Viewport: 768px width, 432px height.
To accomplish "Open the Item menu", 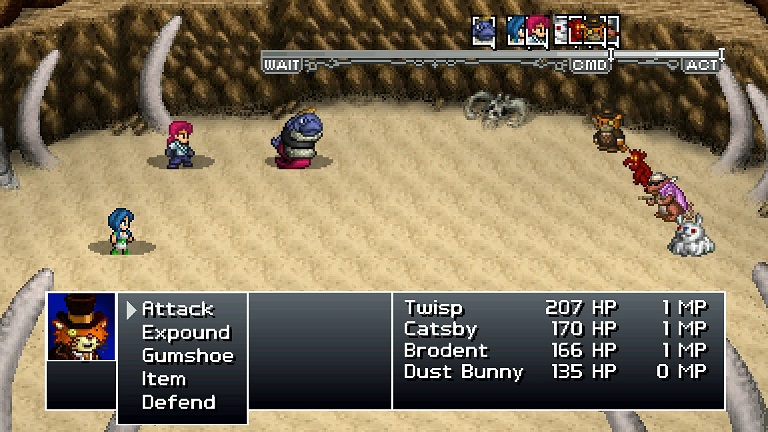I will pos(164,379).
